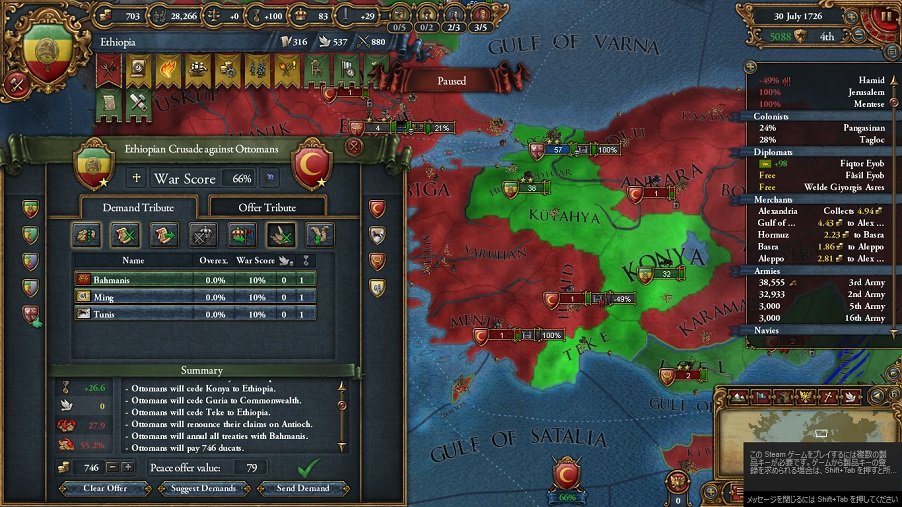Increase ducats demanded with the plus button

click(128, 467)
